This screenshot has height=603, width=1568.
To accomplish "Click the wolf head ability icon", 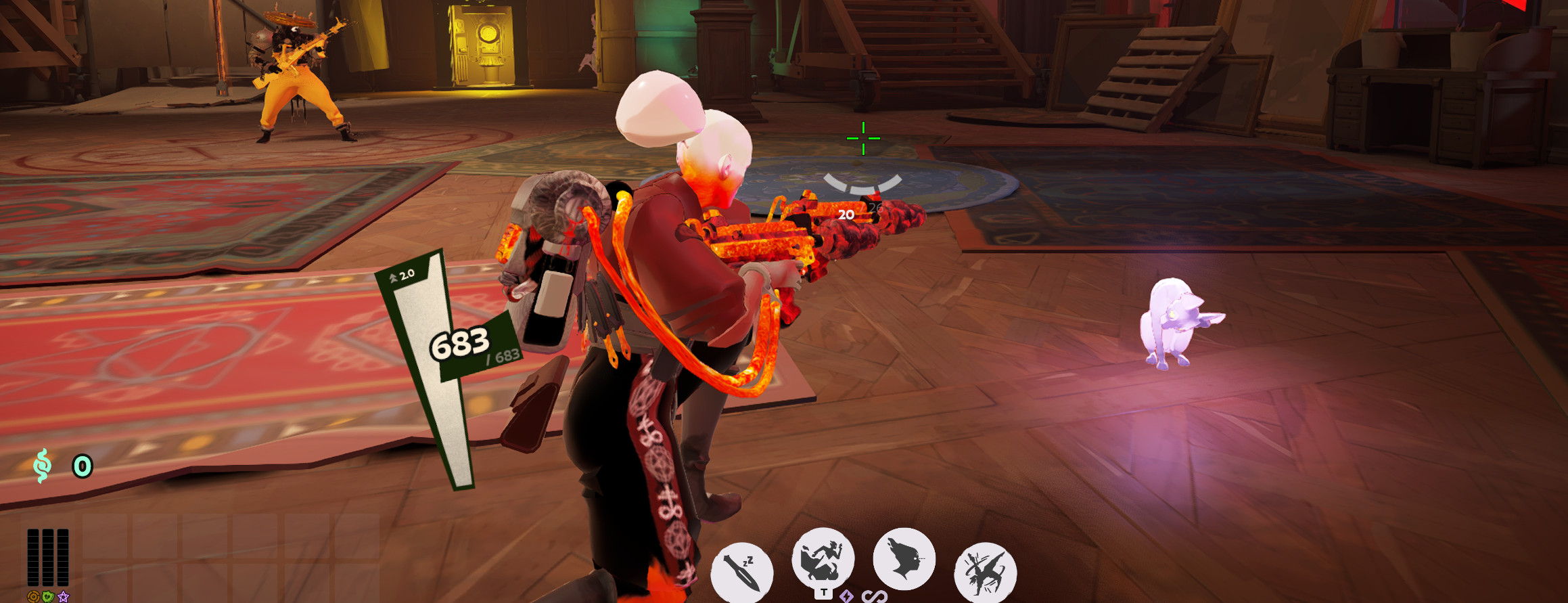I will (x=905, y=560).
